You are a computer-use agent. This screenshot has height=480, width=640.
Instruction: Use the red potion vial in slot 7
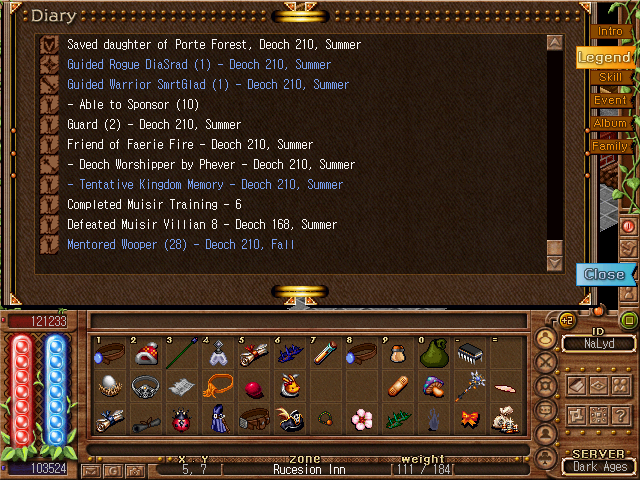pos(323,353)
